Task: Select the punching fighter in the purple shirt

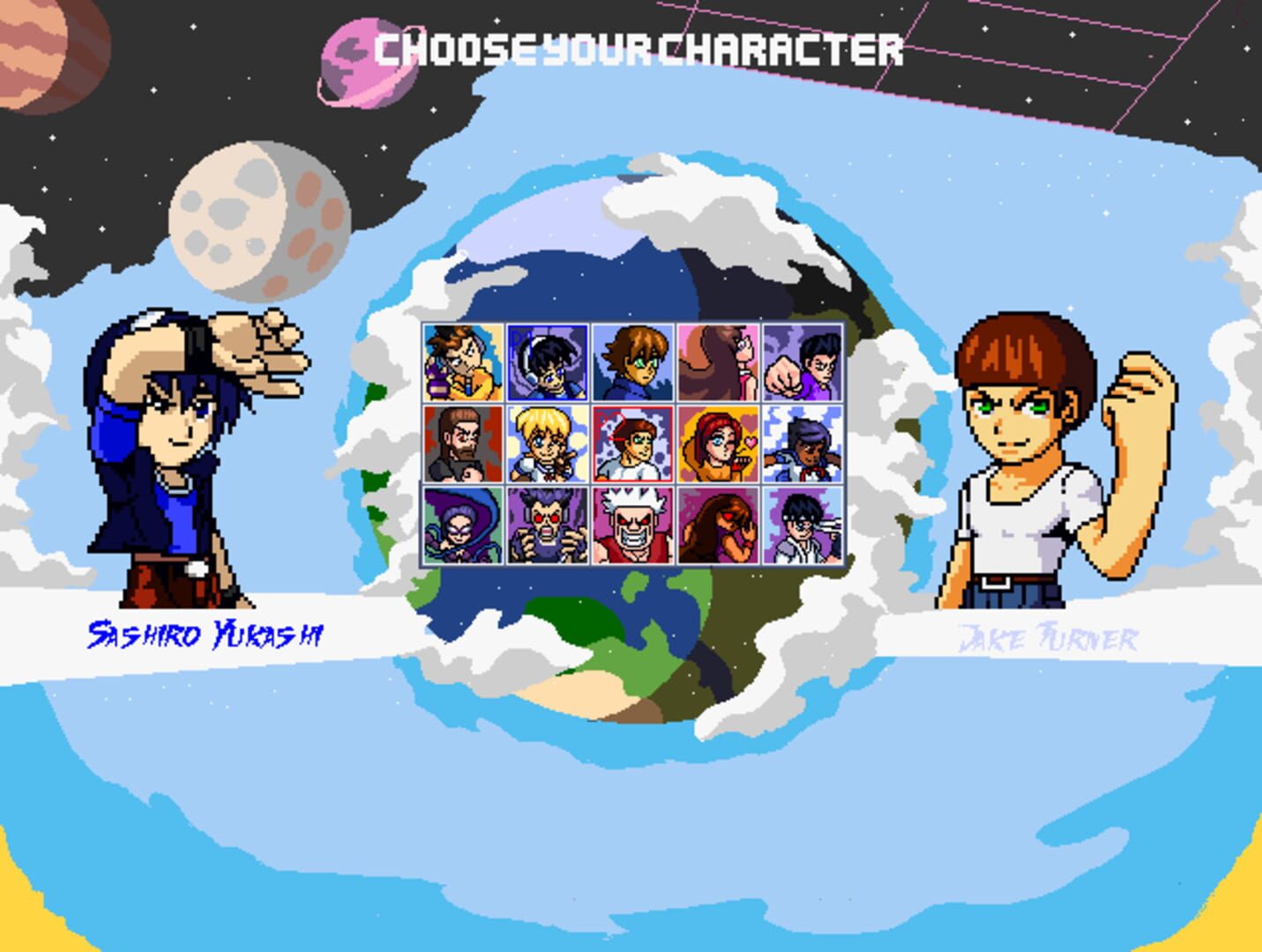Action: pos(803,361)
